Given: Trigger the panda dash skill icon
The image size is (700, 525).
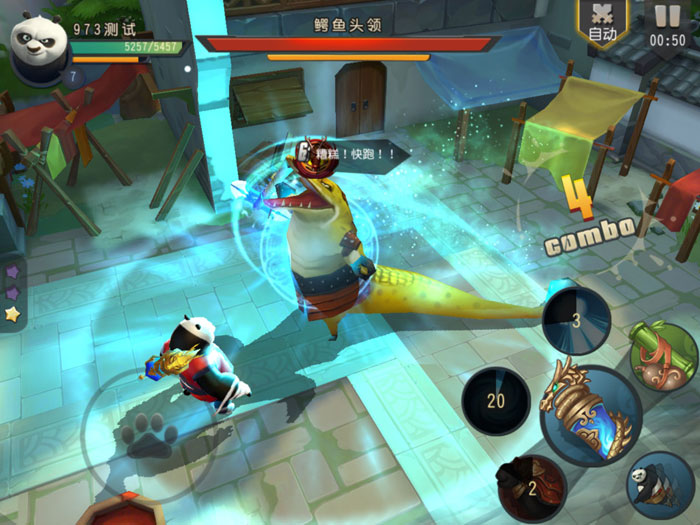Looking at the screenshot, I should (x=660, y=485).
